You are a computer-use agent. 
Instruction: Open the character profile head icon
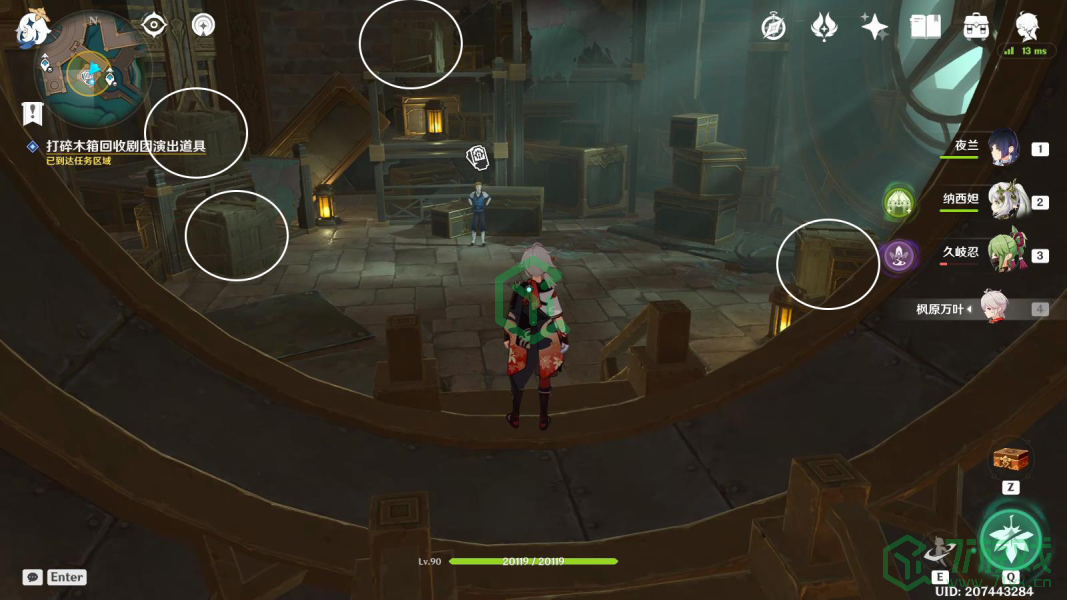pyautogui.click(x=1027, y=27)
